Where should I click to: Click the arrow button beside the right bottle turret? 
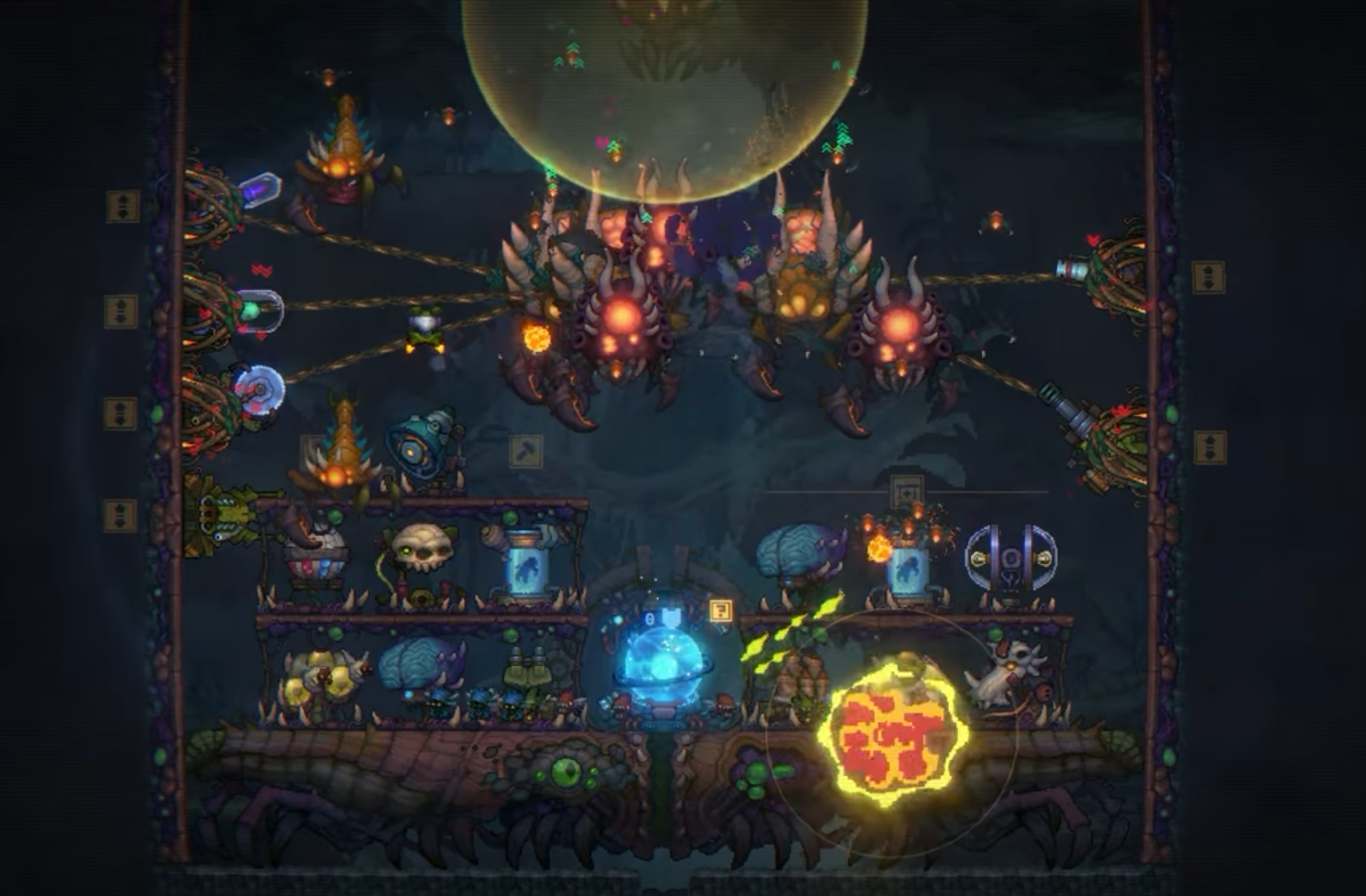click(x=1208, y=277)
